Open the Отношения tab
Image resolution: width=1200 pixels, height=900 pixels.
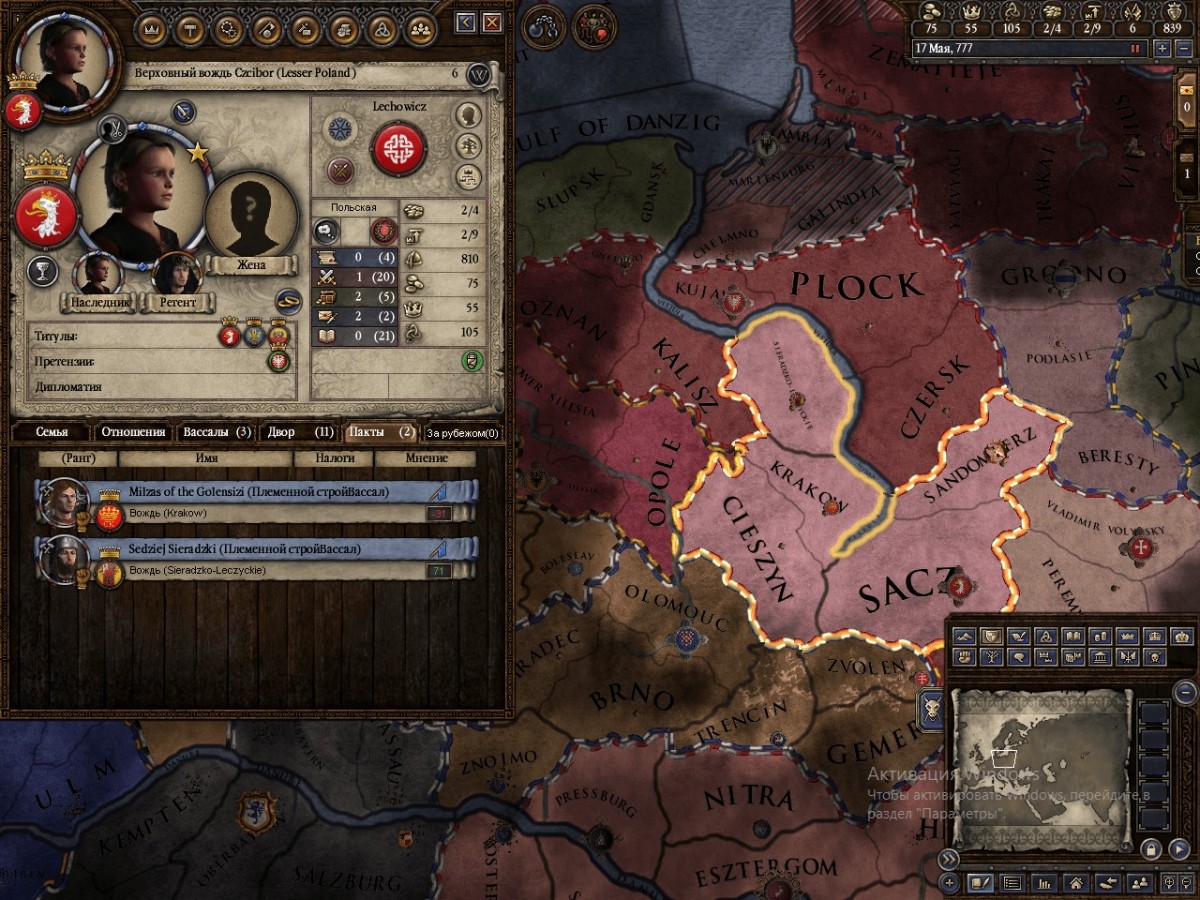(132, 433)
